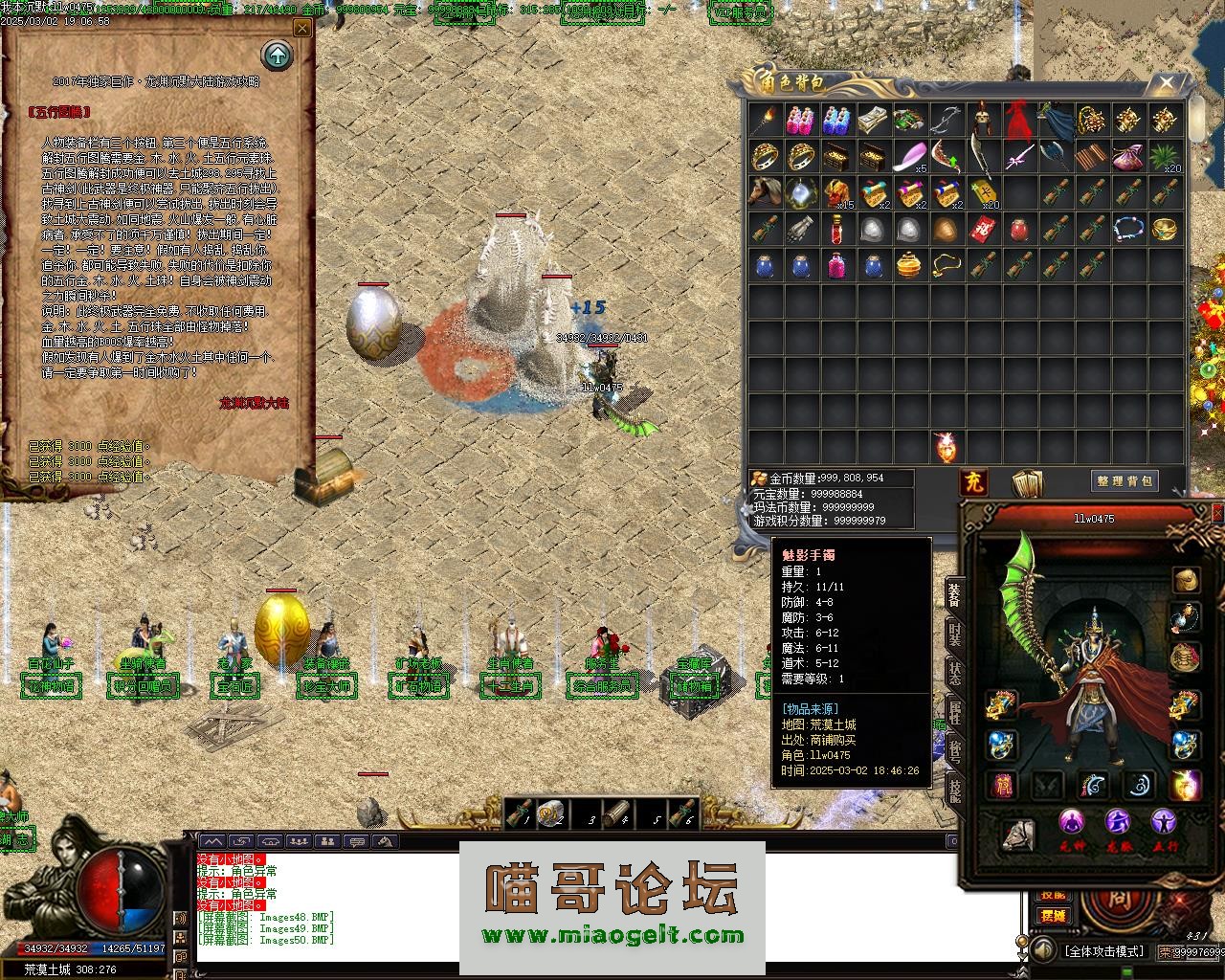The height and width of the screenshot is (980, 1225).
Task: Pick the red envelope item in the bag
Action: click(x=981, y=230)
